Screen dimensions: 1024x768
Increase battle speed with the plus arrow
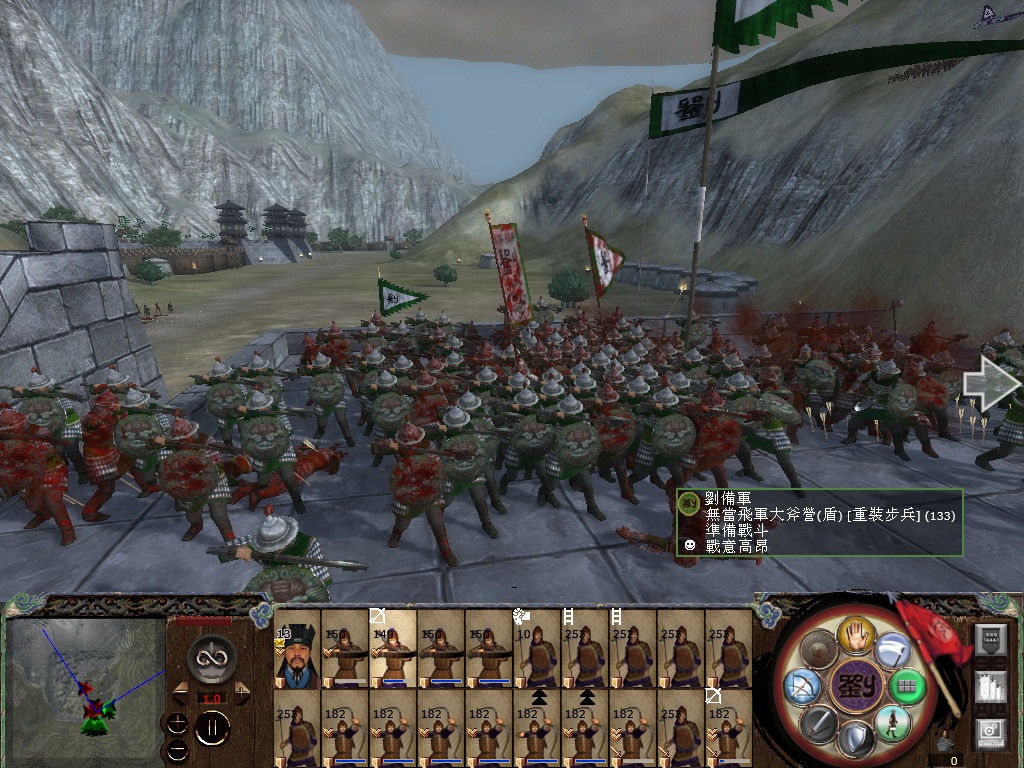click(243, 692)
